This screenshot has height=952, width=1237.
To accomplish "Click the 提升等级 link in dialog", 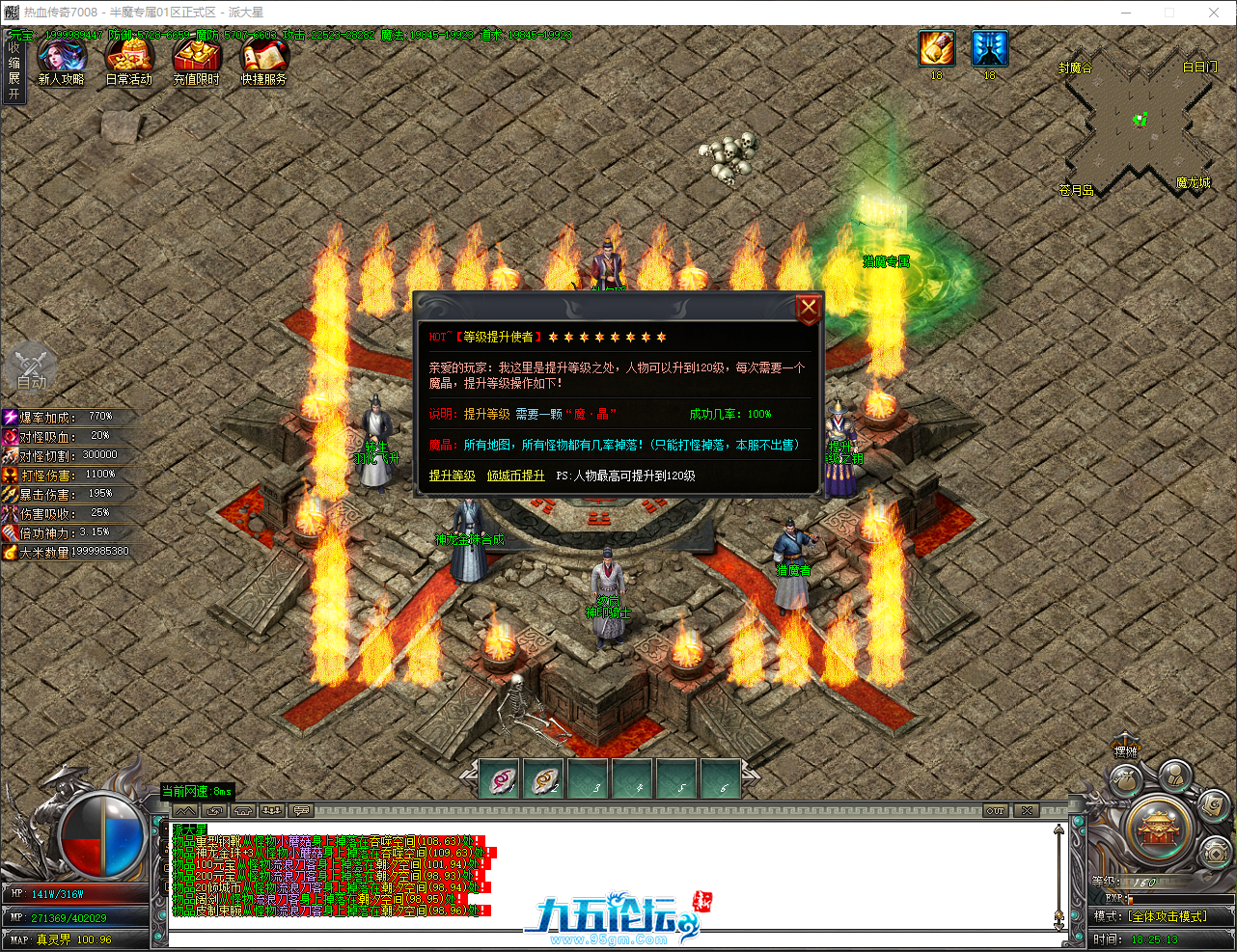I will click(x=452, y=476).
